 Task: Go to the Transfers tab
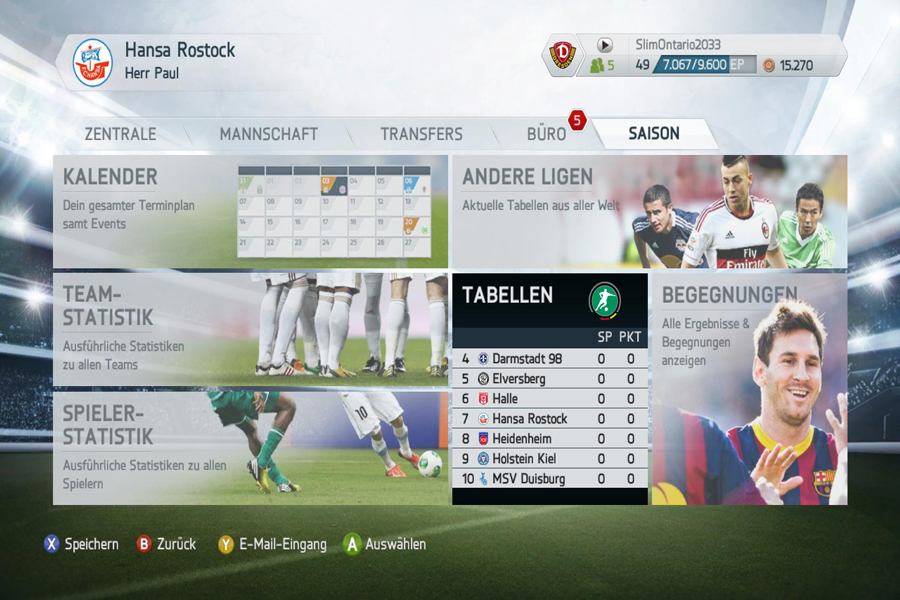[421, 134]
